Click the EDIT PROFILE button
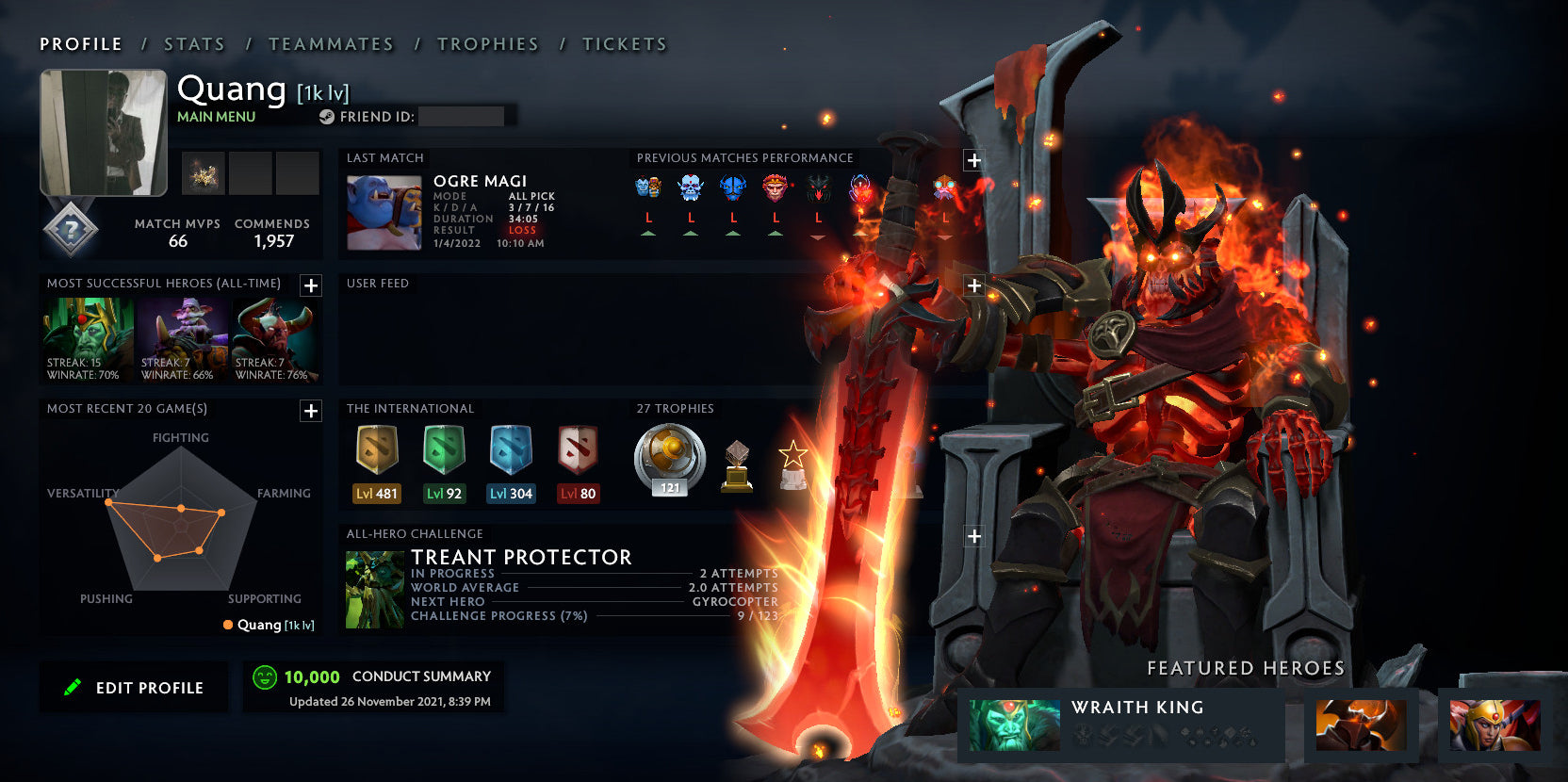Screen dimensions: 1568x782 click(133, 687)
